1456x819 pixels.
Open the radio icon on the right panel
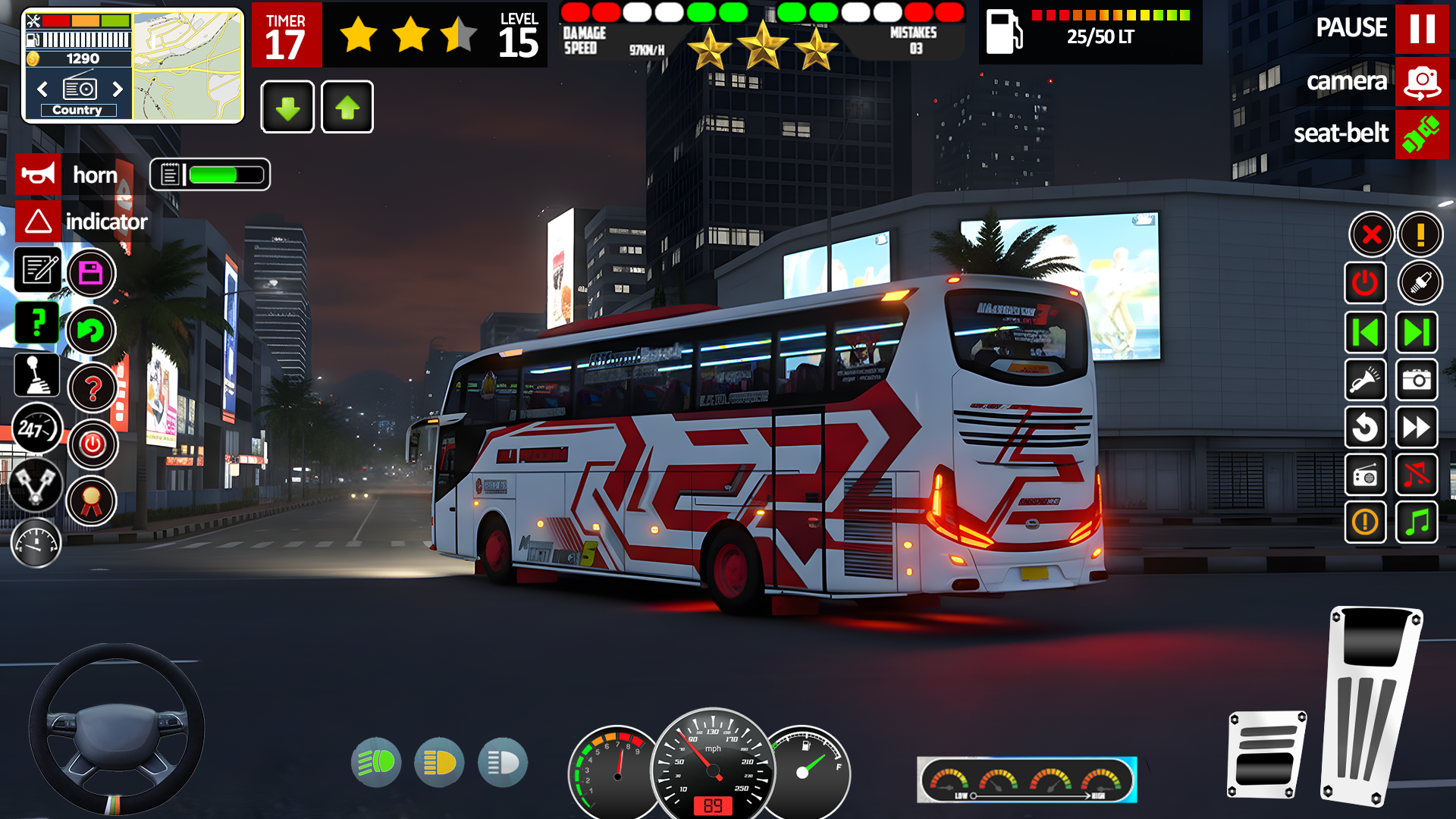(x=1366, y=475)
